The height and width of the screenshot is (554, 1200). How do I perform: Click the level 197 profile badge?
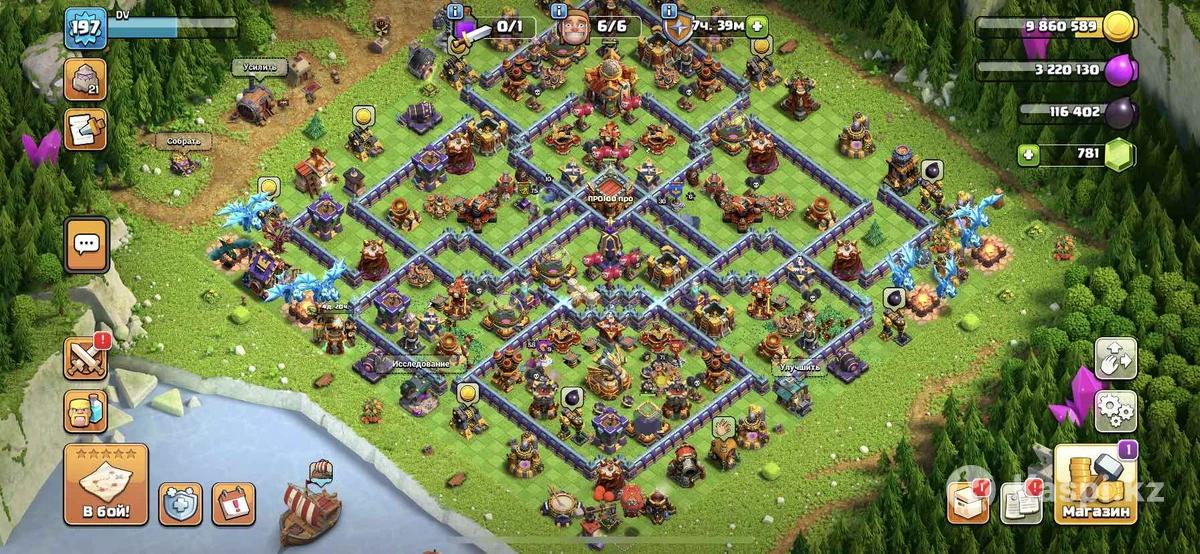coord(85,29)
